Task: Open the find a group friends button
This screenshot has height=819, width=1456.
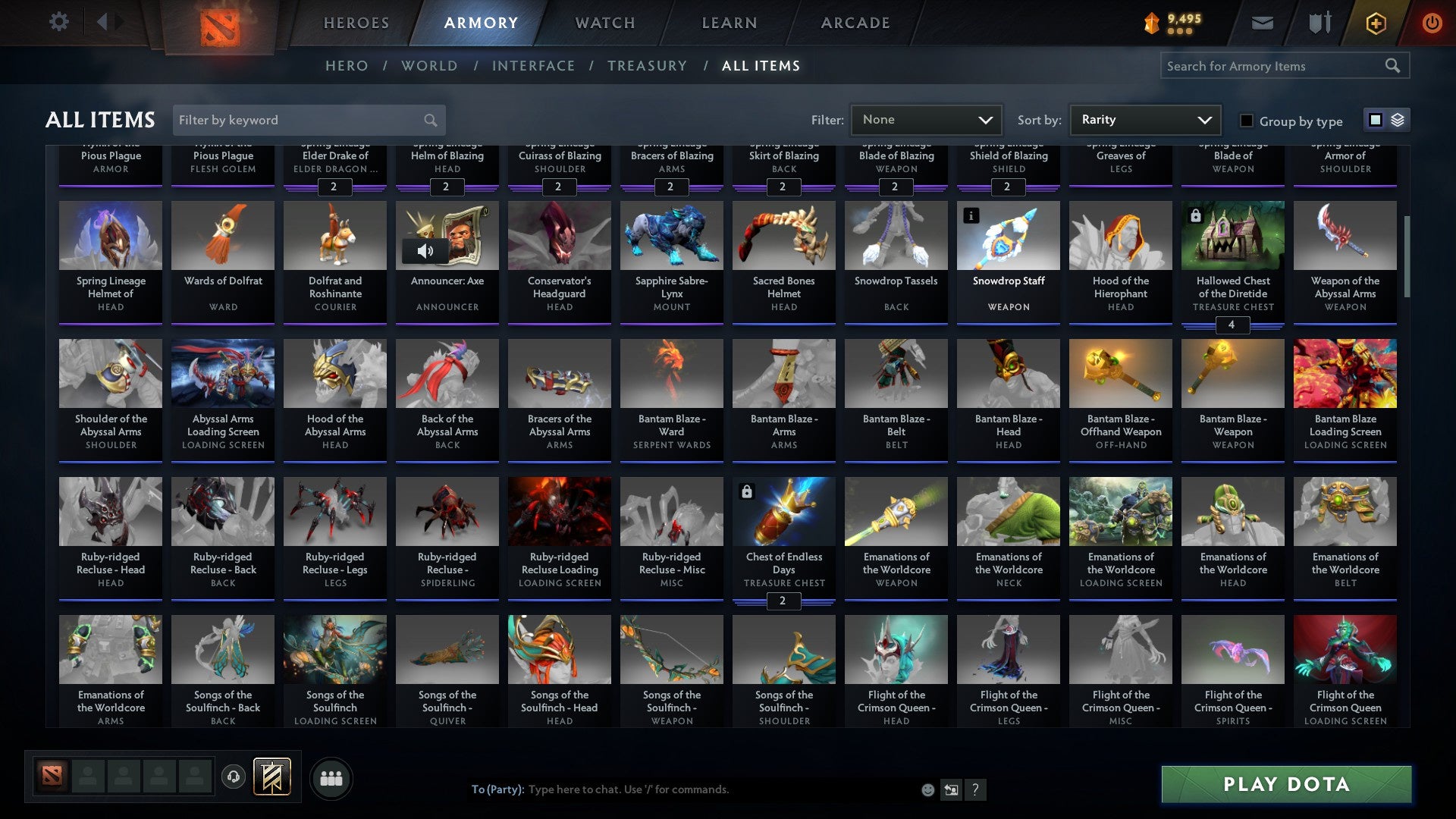Action: pyautogui.click(x=331, y=777)
